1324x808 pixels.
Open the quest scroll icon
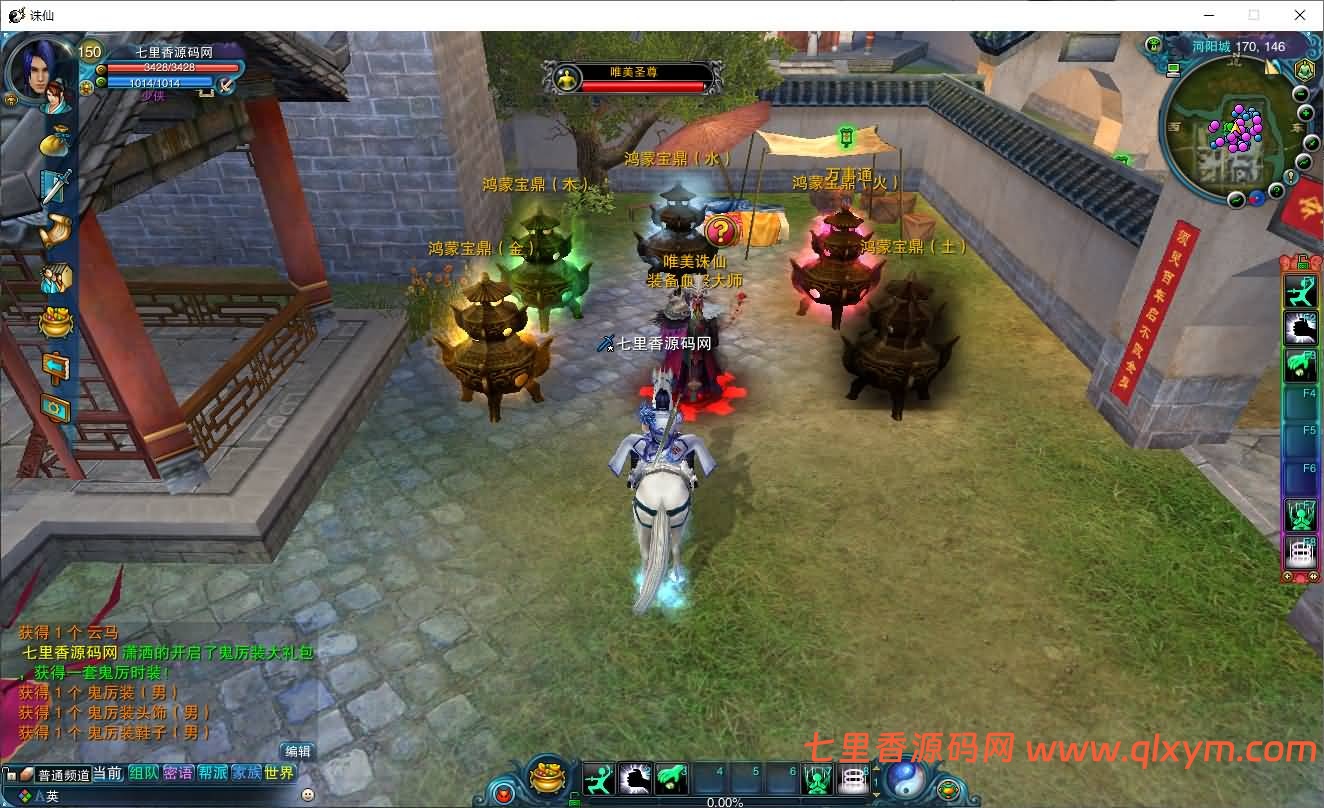[55, 232]
